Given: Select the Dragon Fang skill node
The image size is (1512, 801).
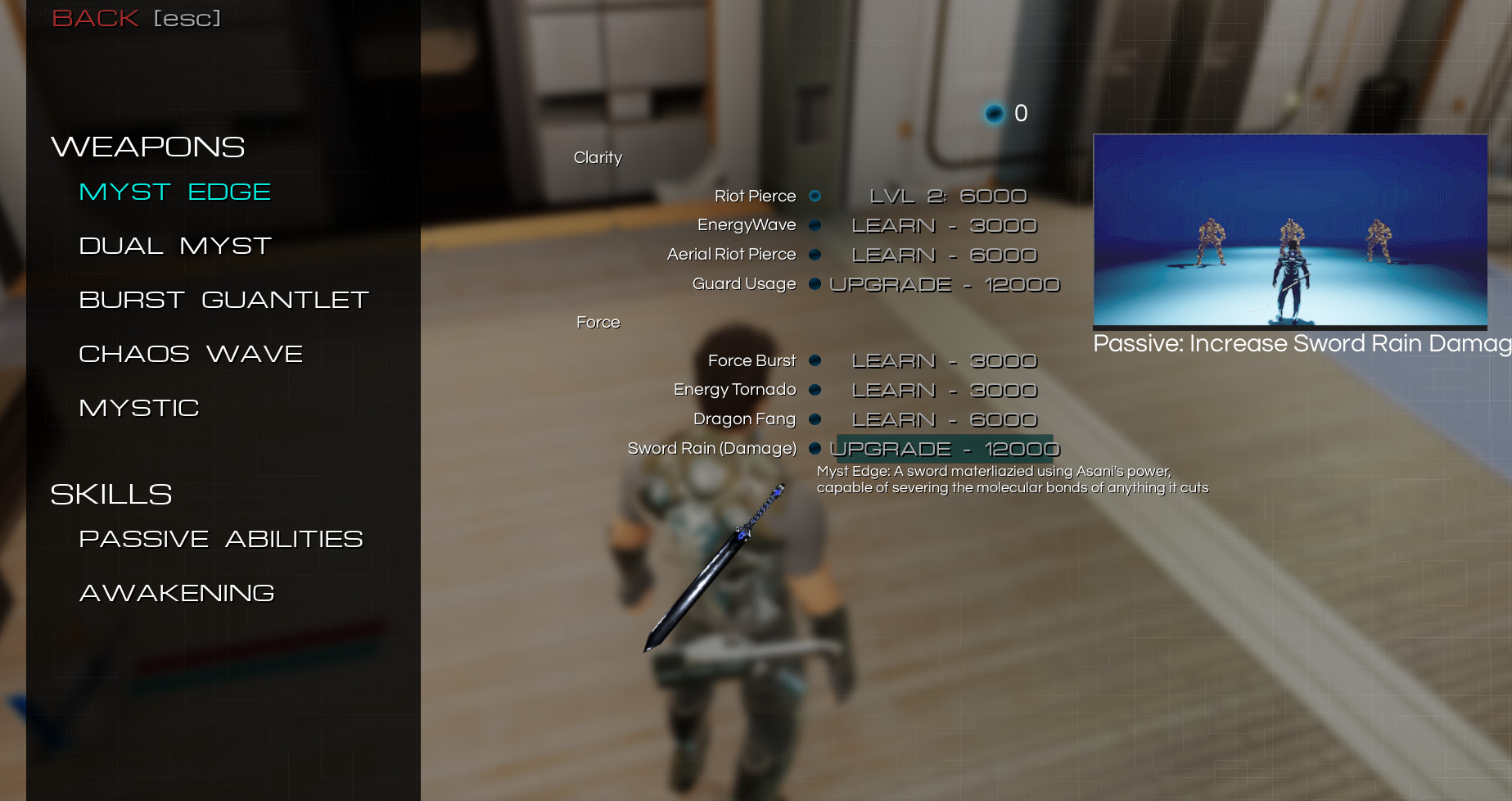Looking at the screenshot, I should pyautogui.click(x=815, y=419).
